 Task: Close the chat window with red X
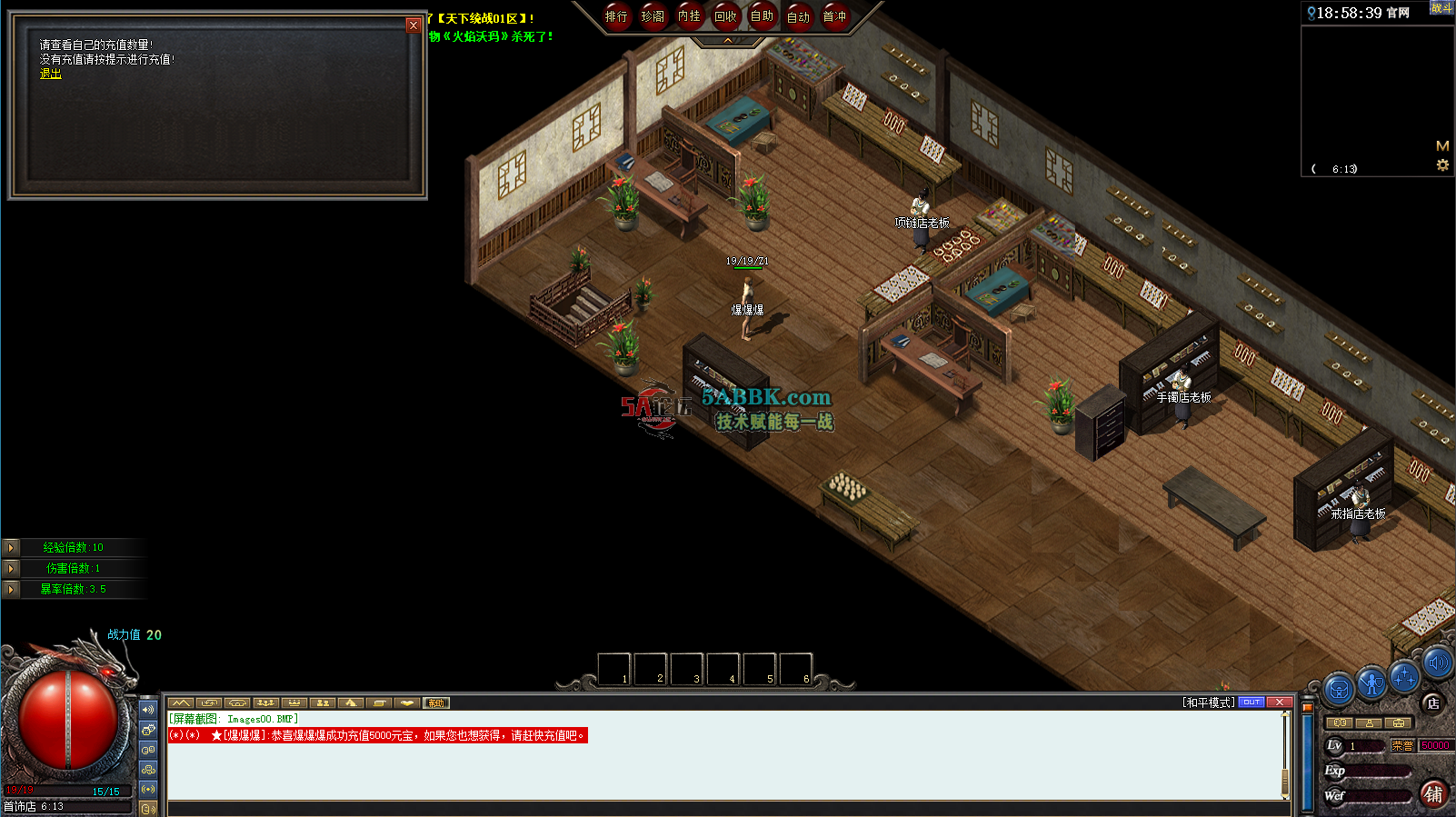point(1279,702)
